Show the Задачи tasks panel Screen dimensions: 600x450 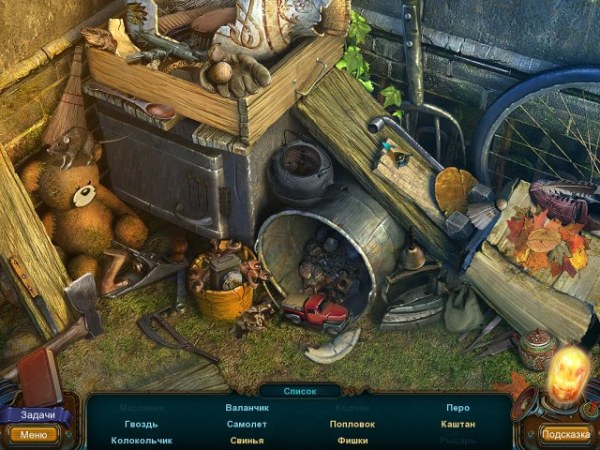34,414
